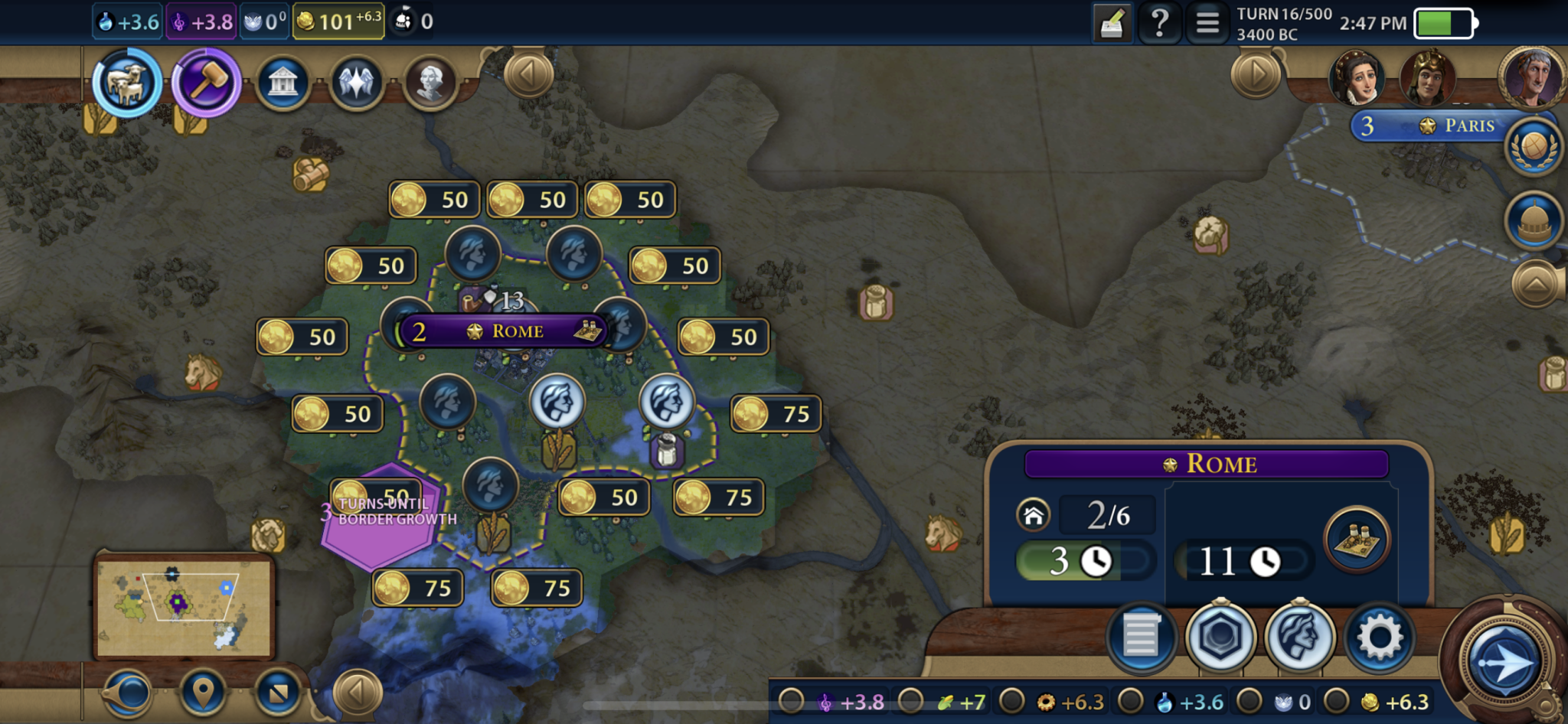Open the city details list button
The image size is (1568, 724).
pyautogui.click(x=1140, y=637)
